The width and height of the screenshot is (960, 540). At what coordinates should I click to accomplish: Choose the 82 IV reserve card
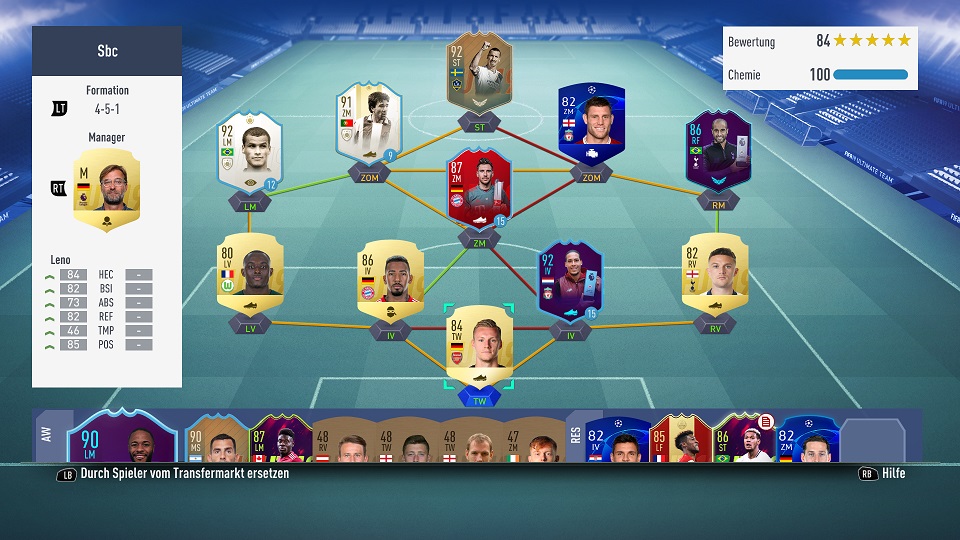pyautogui.click(x=616, y=439)
